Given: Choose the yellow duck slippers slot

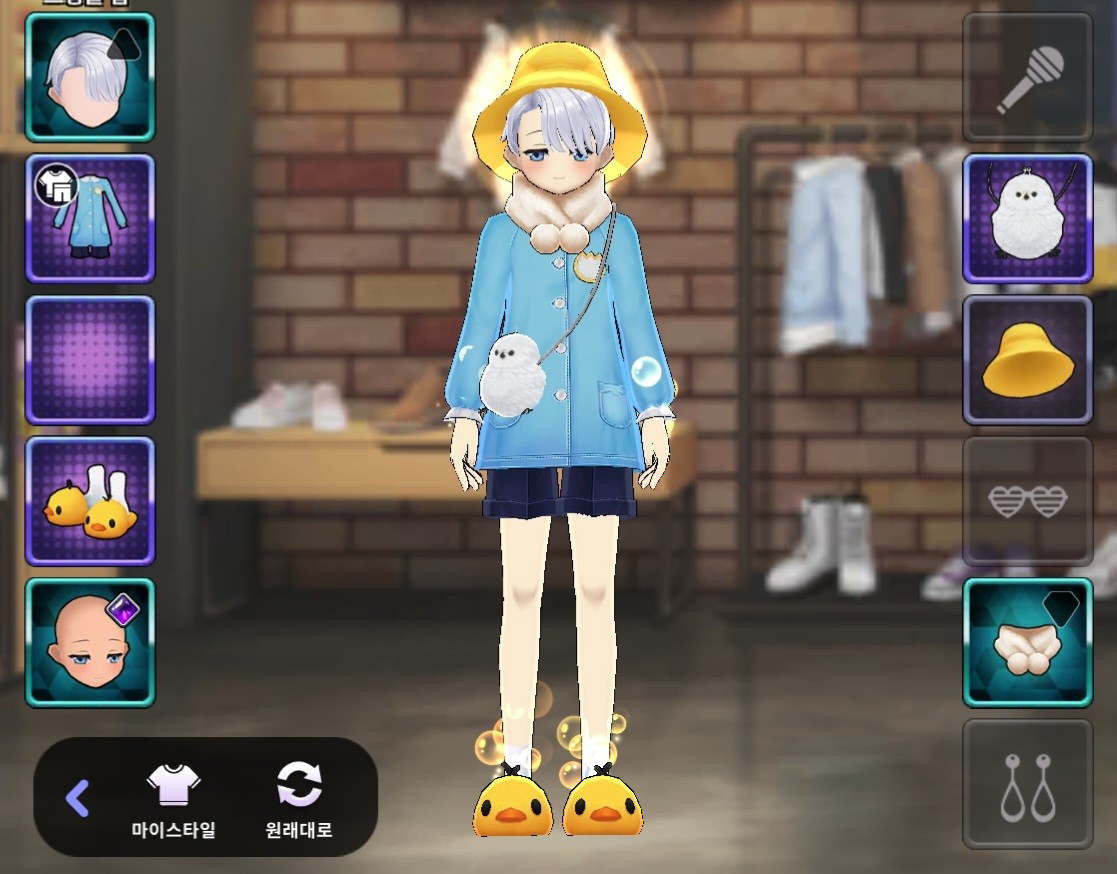Looking at the screenshot, I should tap(90, 501).
